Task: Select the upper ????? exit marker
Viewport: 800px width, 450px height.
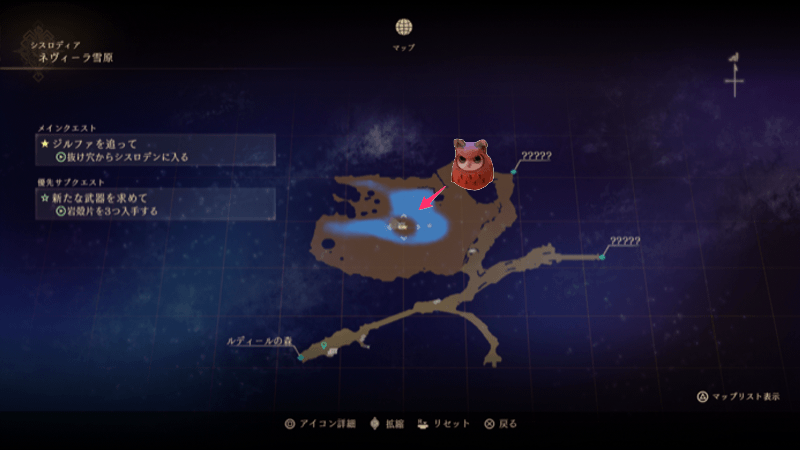Action: 514,172
